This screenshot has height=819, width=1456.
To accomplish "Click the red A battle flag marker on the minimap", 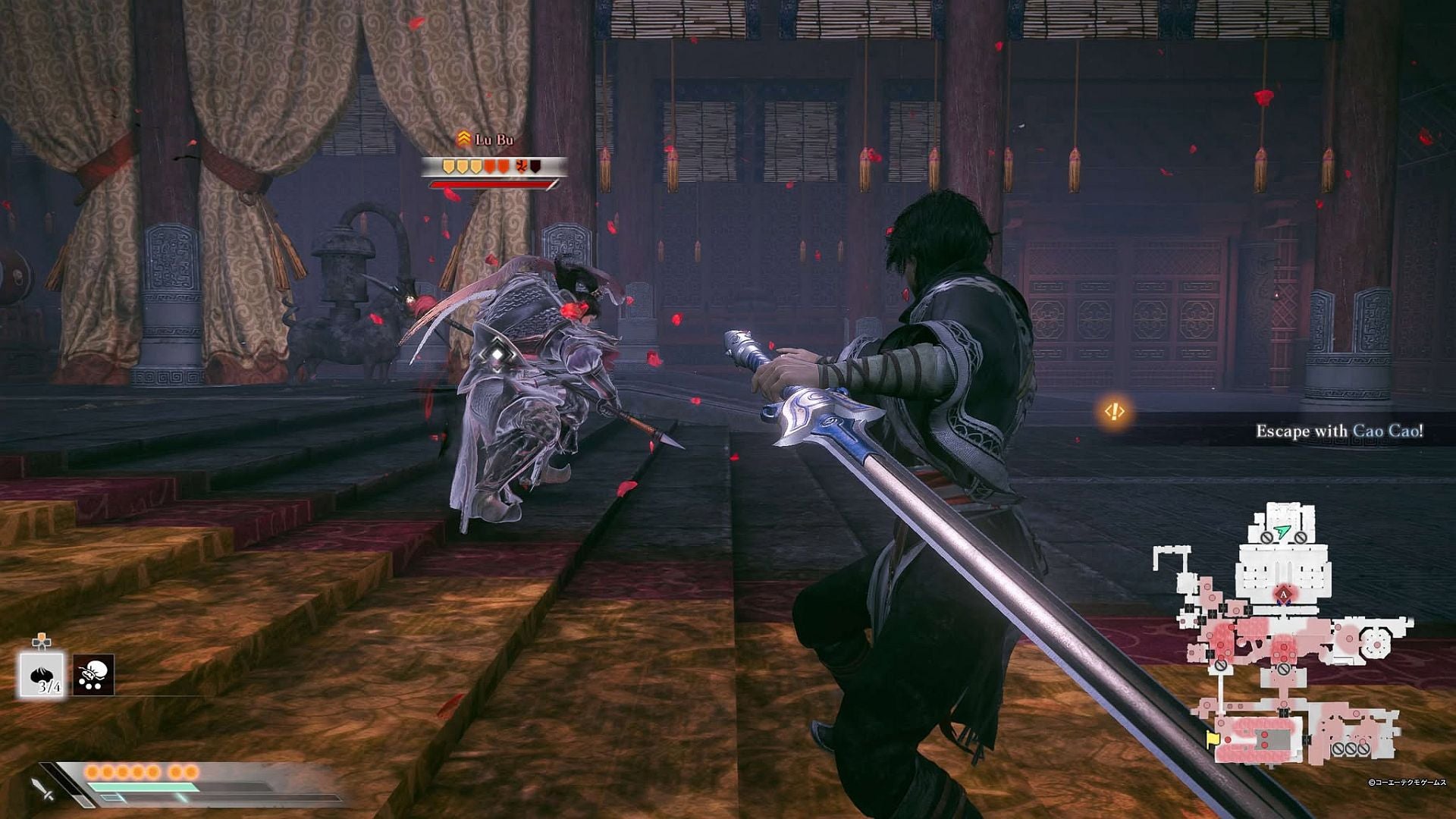I will (x=1282, y=596).
